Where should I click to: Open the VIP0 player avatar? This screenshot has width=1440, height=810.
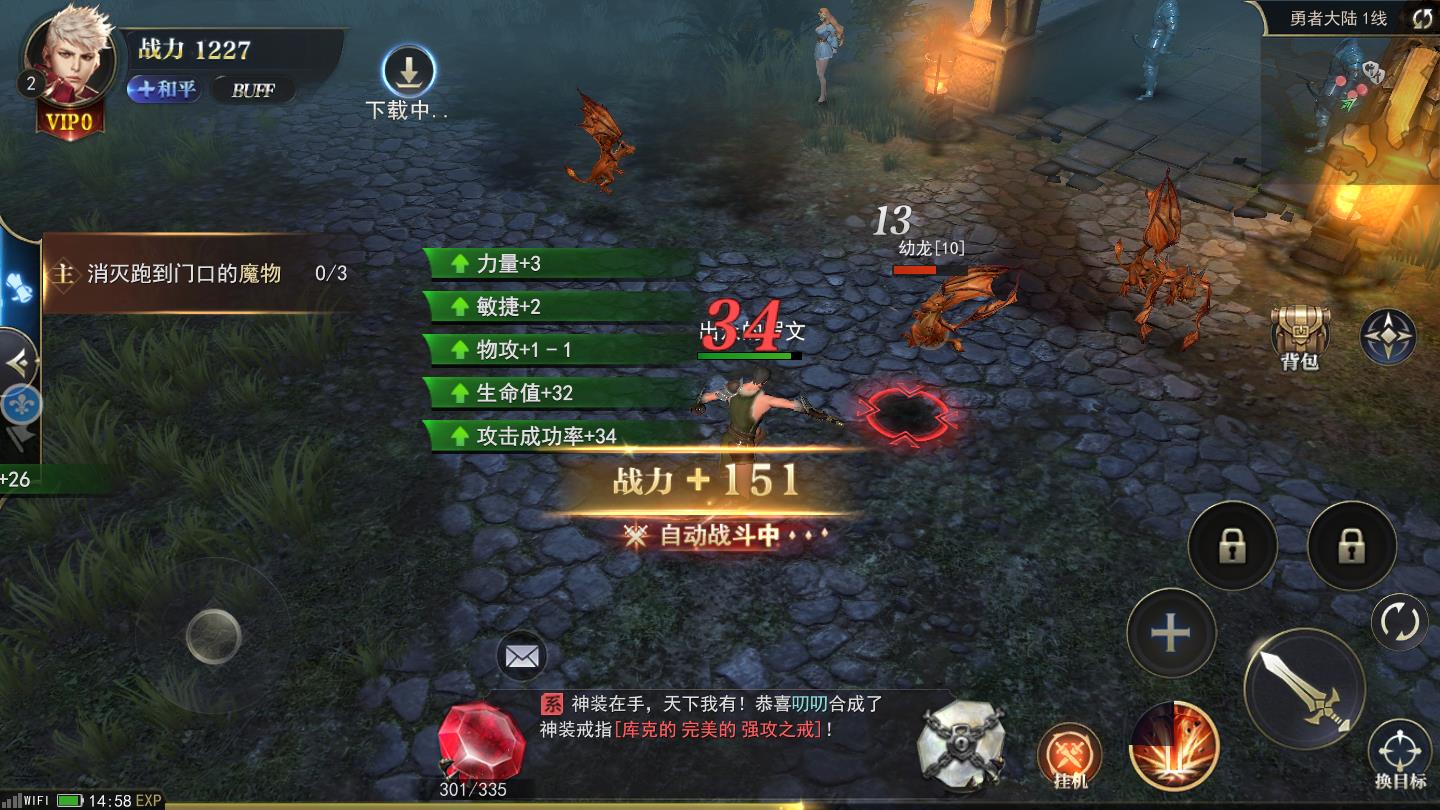coord(68,60)
